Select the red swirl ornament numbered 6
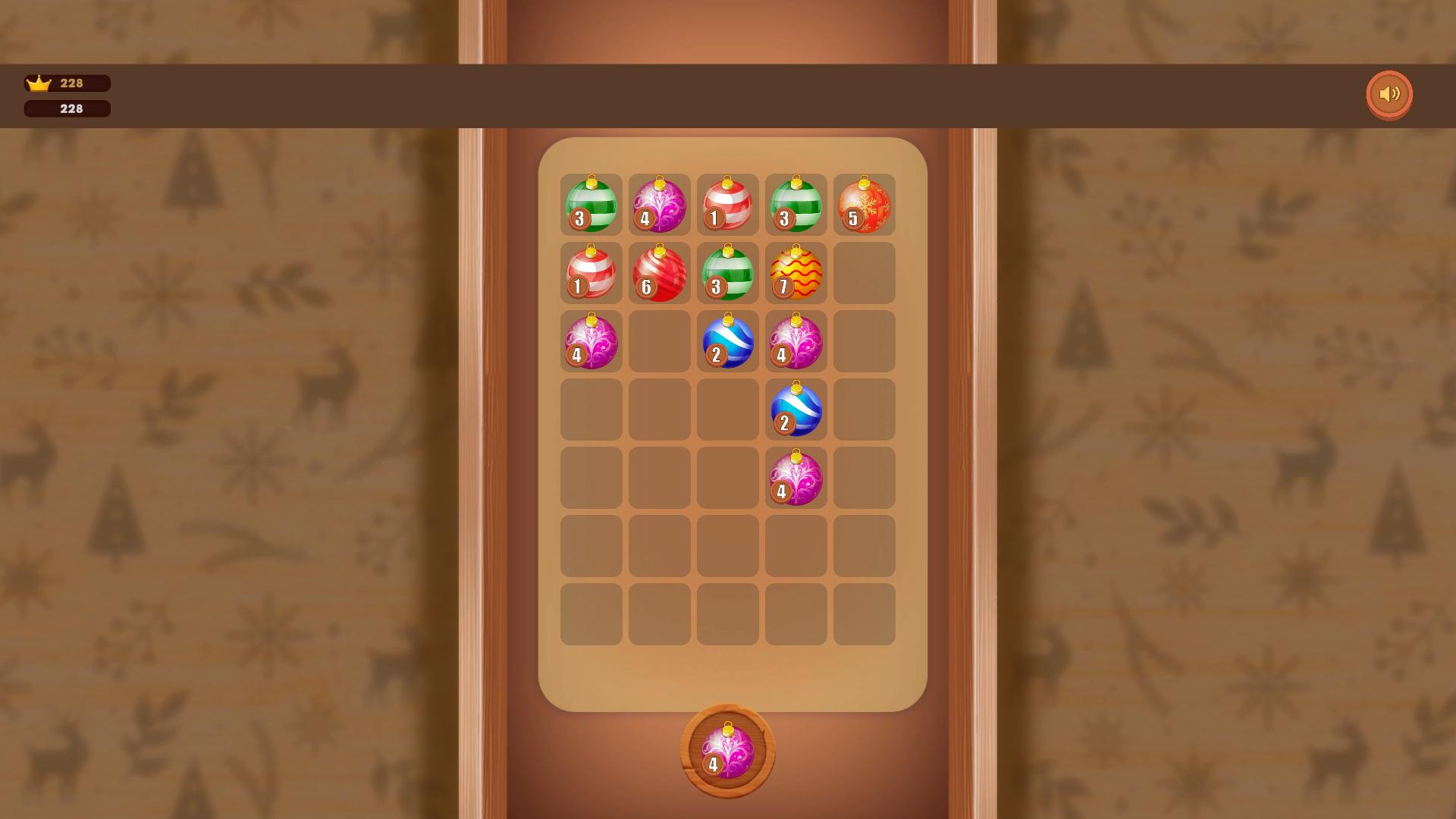 tap(659, 273)
